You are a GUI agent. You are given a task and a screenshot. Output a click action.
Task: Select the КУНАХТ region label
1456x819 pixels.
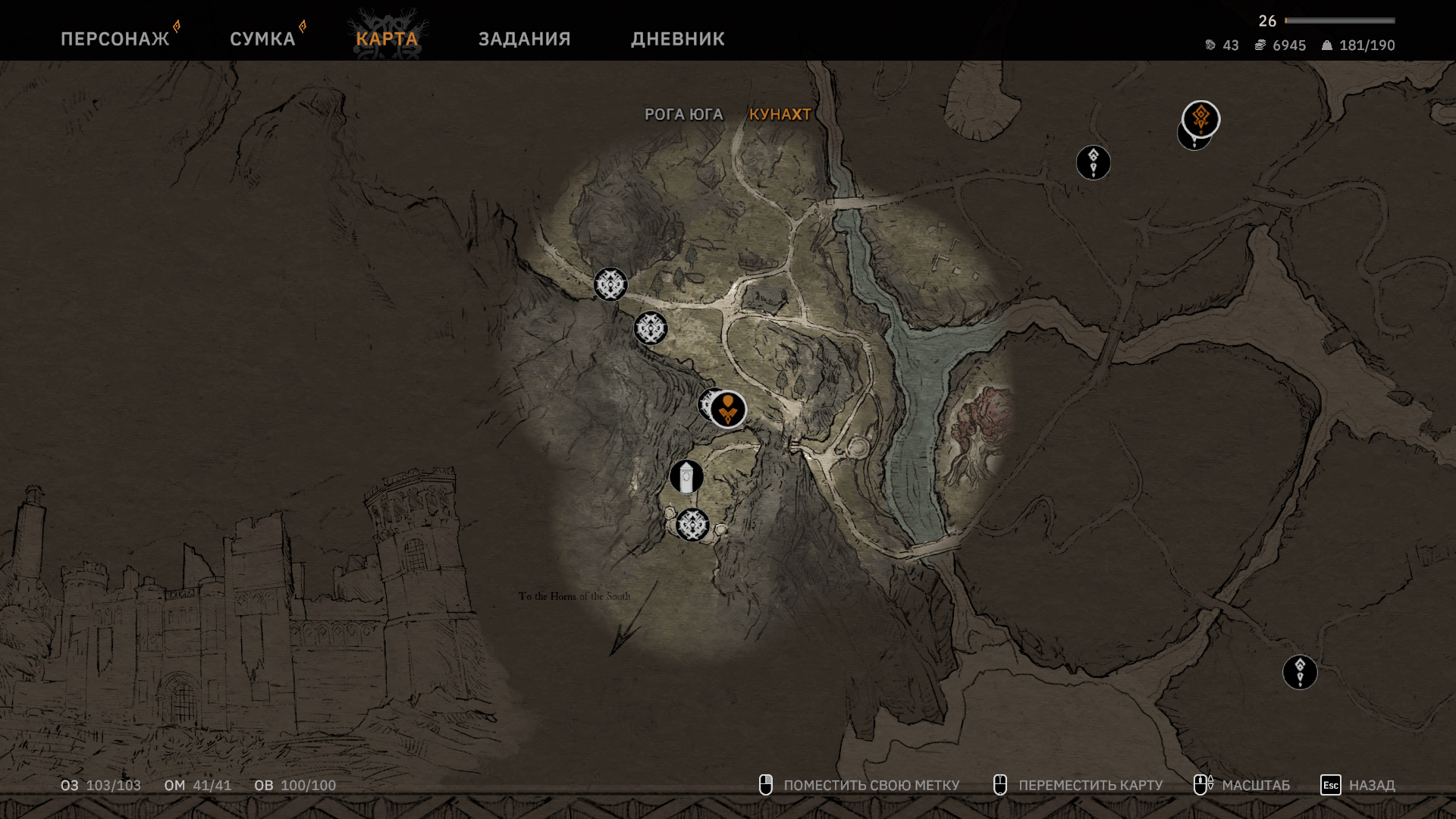pos(780,115)
